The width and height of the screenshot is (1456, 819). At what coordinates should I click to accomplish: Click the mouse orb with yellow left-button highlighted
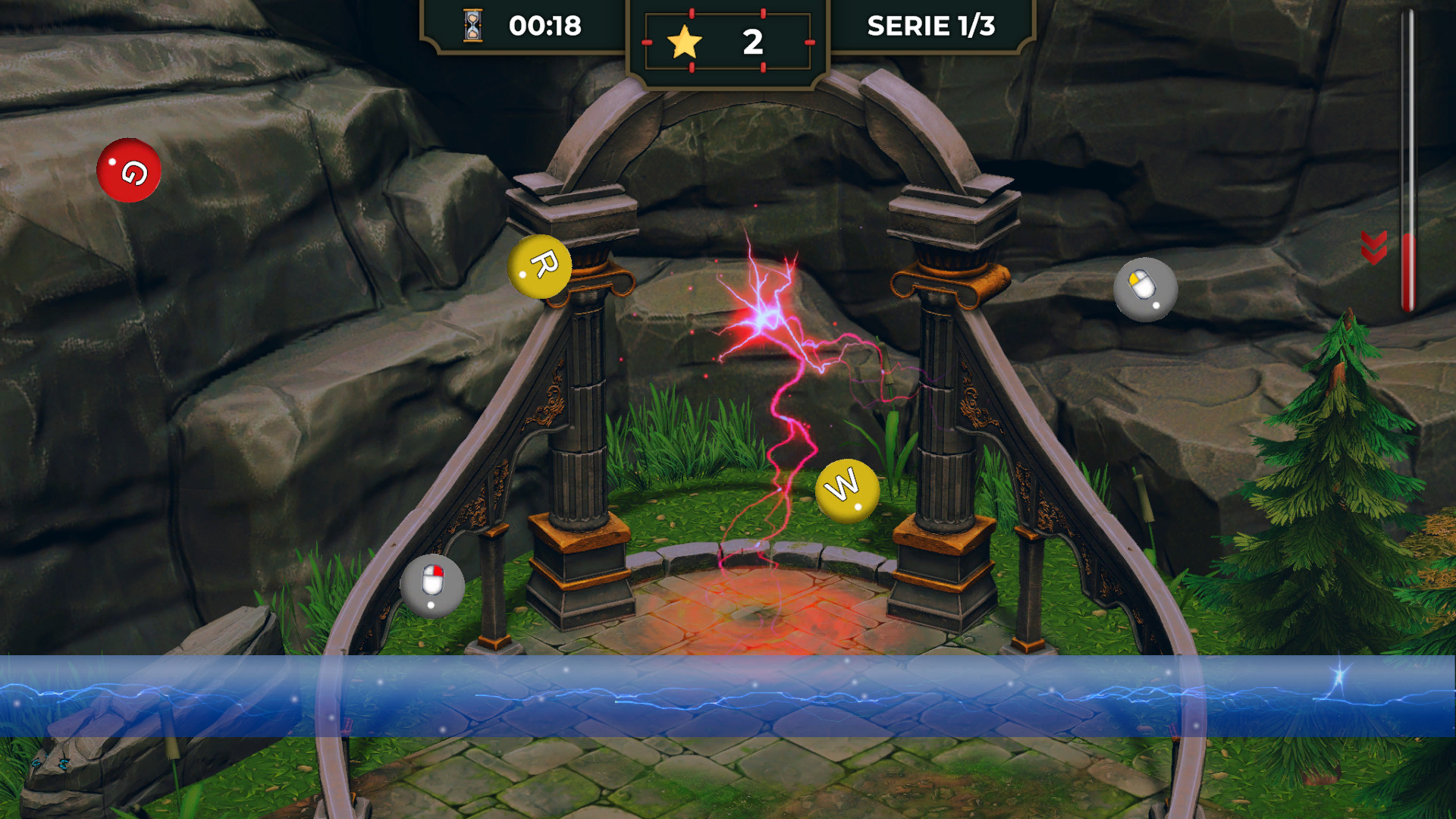(1144, 290)
